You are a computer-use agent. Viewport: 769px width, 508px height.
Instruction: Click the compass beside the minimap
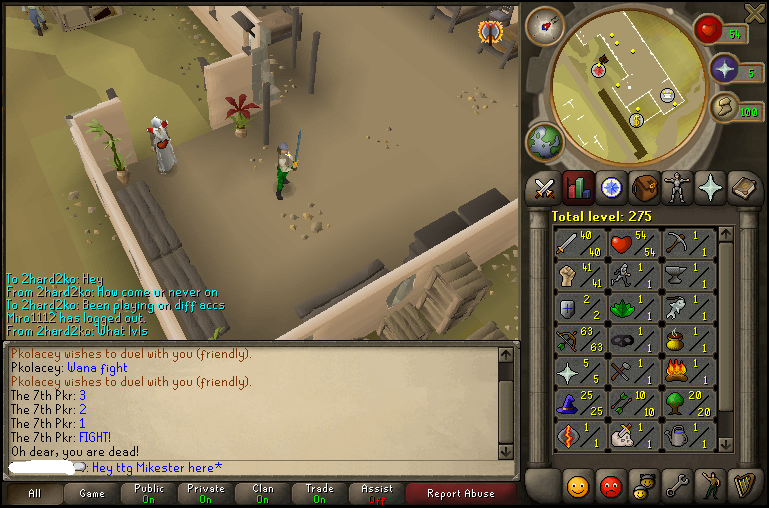(x=546, y=25)
